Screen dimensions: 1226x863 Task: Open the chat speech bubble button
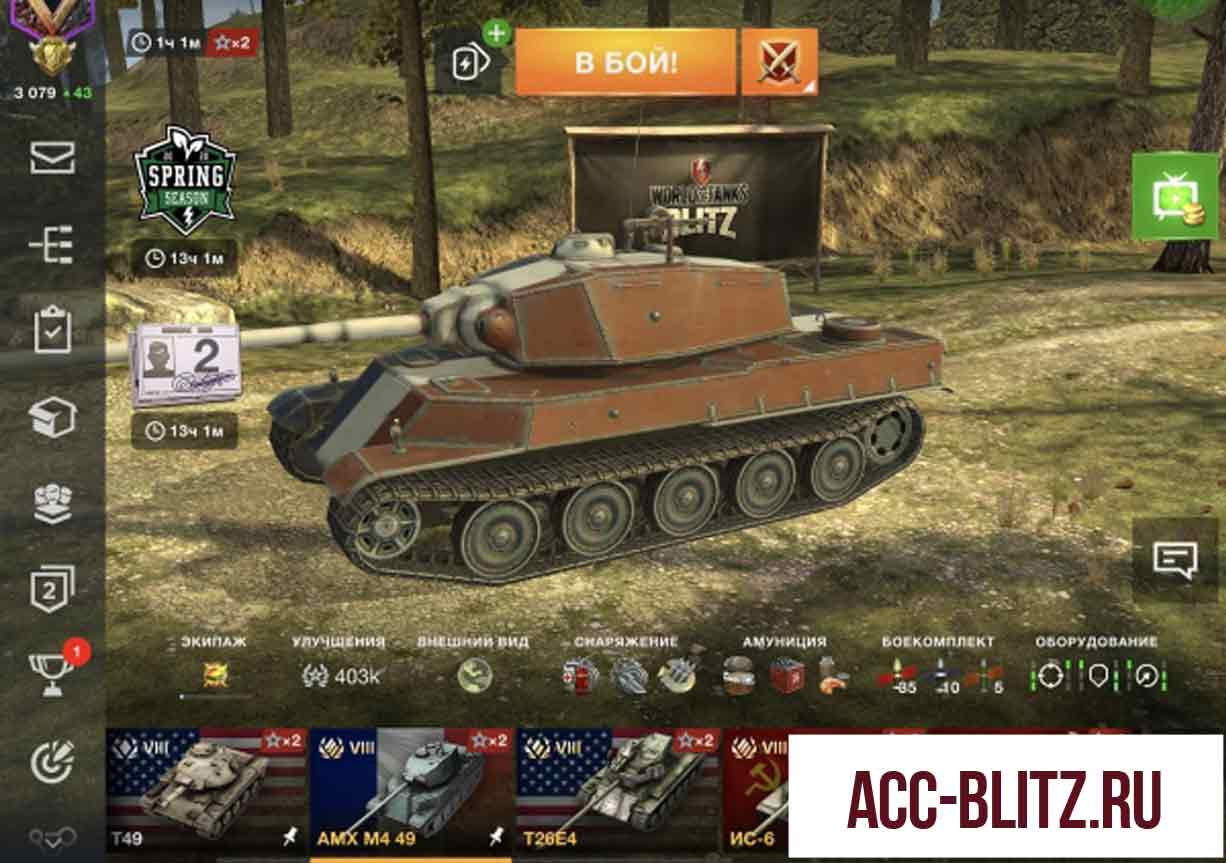point(1175,559)
